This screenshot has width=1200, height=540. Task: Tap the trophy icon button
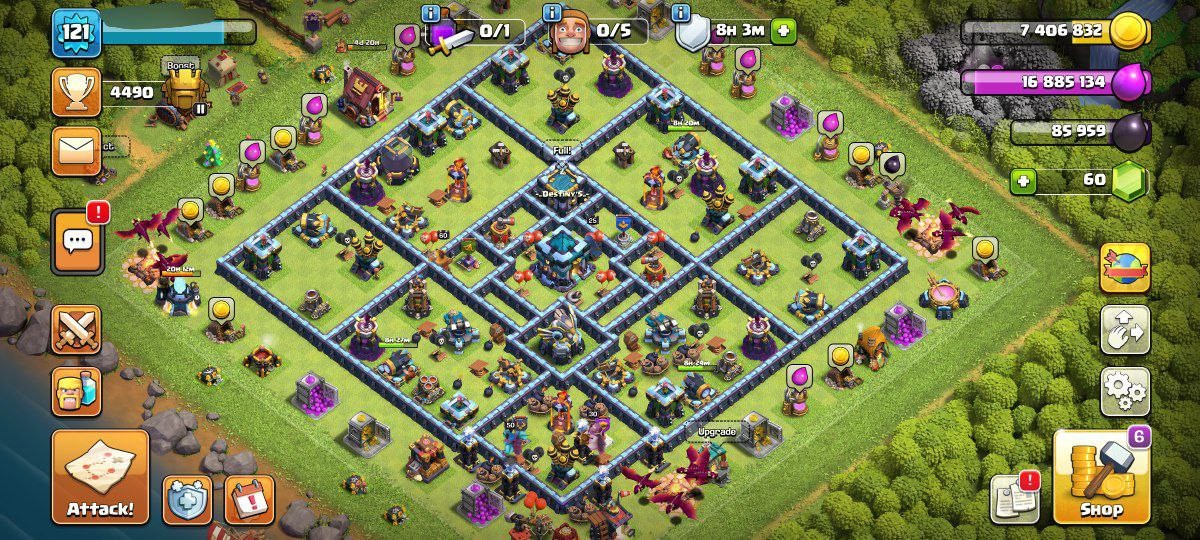coord(76,93)
